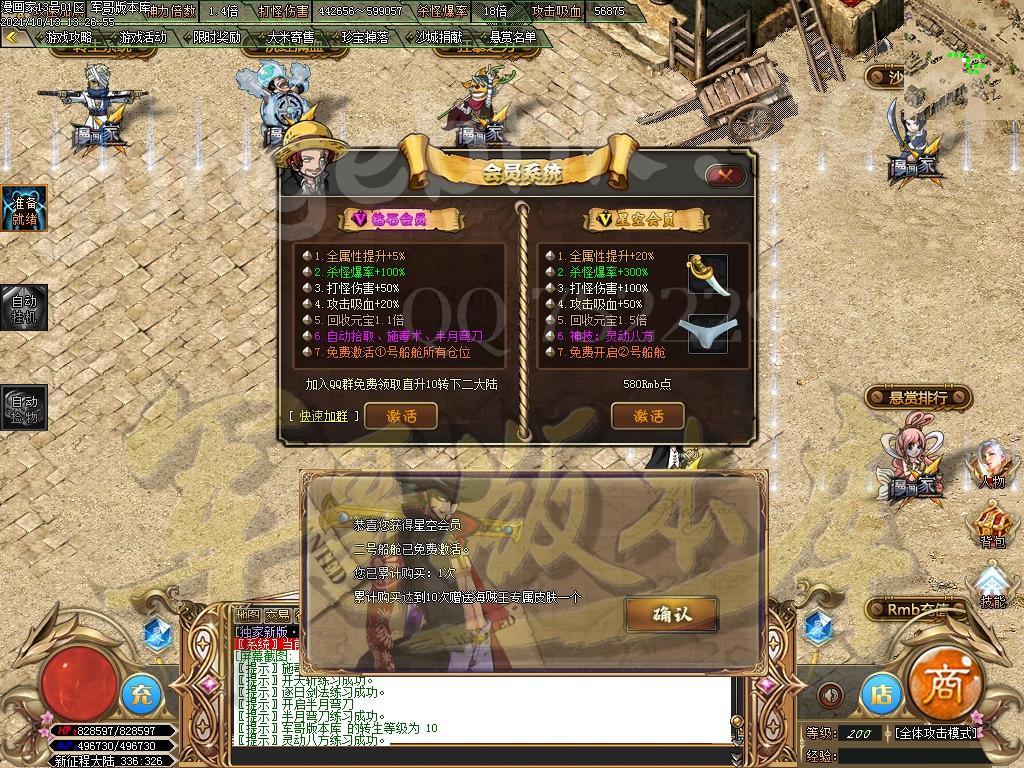Screen dimensions: 1024x768
Task: Open the 大米寄售 menu
Action: tap(290, 38)
